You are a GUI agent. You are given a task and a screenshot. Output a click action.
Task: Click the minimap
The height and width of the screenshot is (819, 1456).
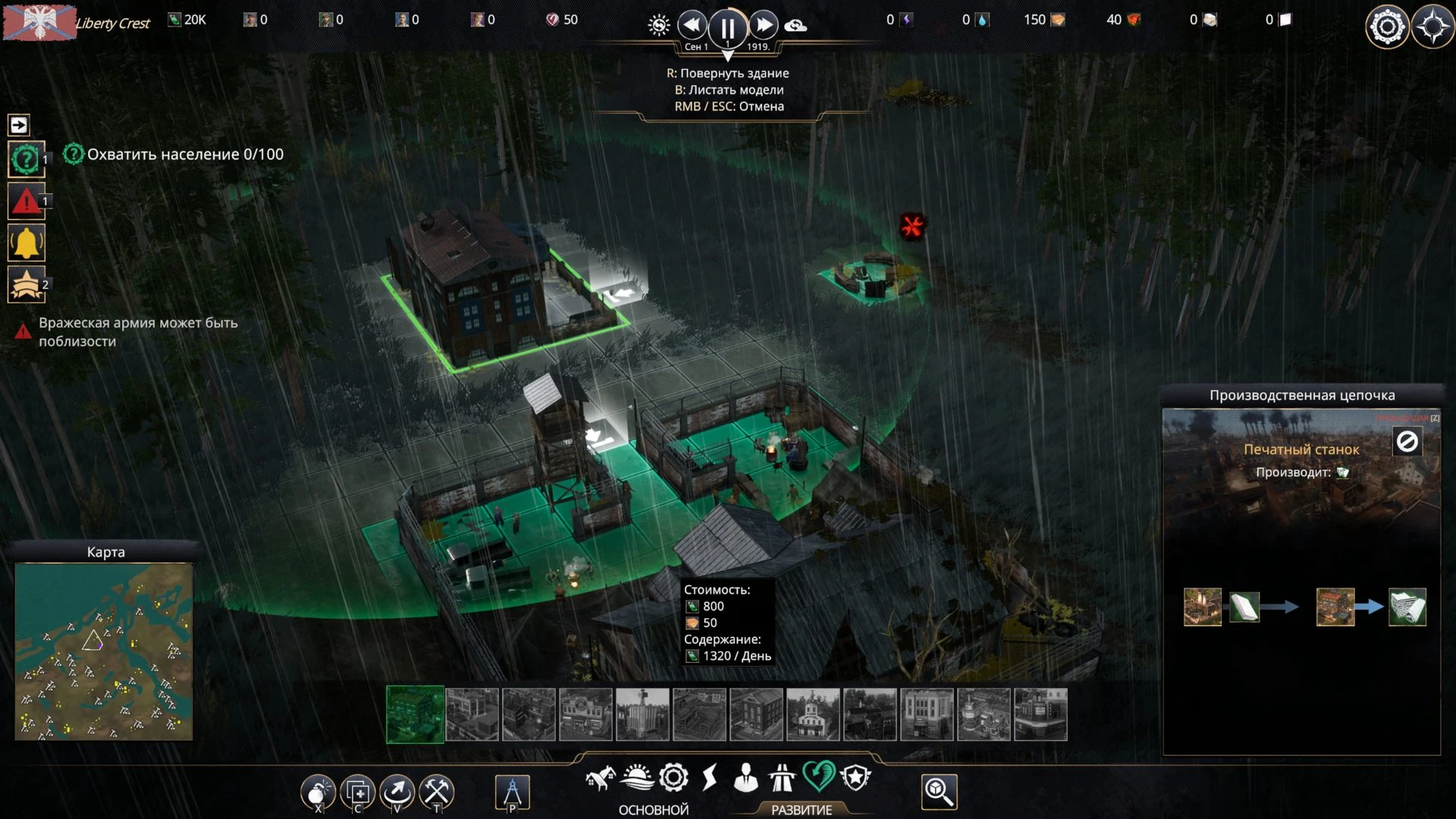point(104,651)
